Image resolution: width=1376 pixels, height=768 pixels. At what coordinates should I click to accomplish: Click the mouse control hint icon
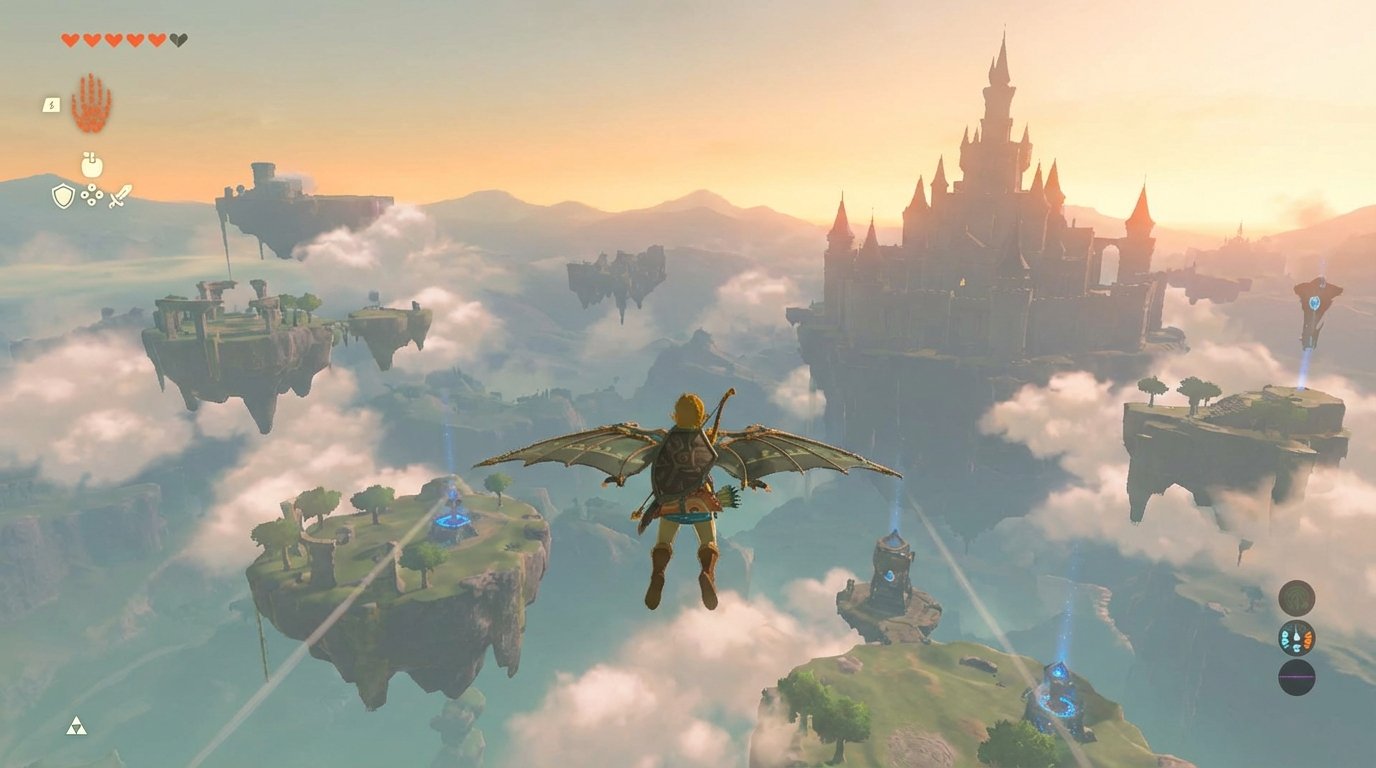tap(91, 166)
